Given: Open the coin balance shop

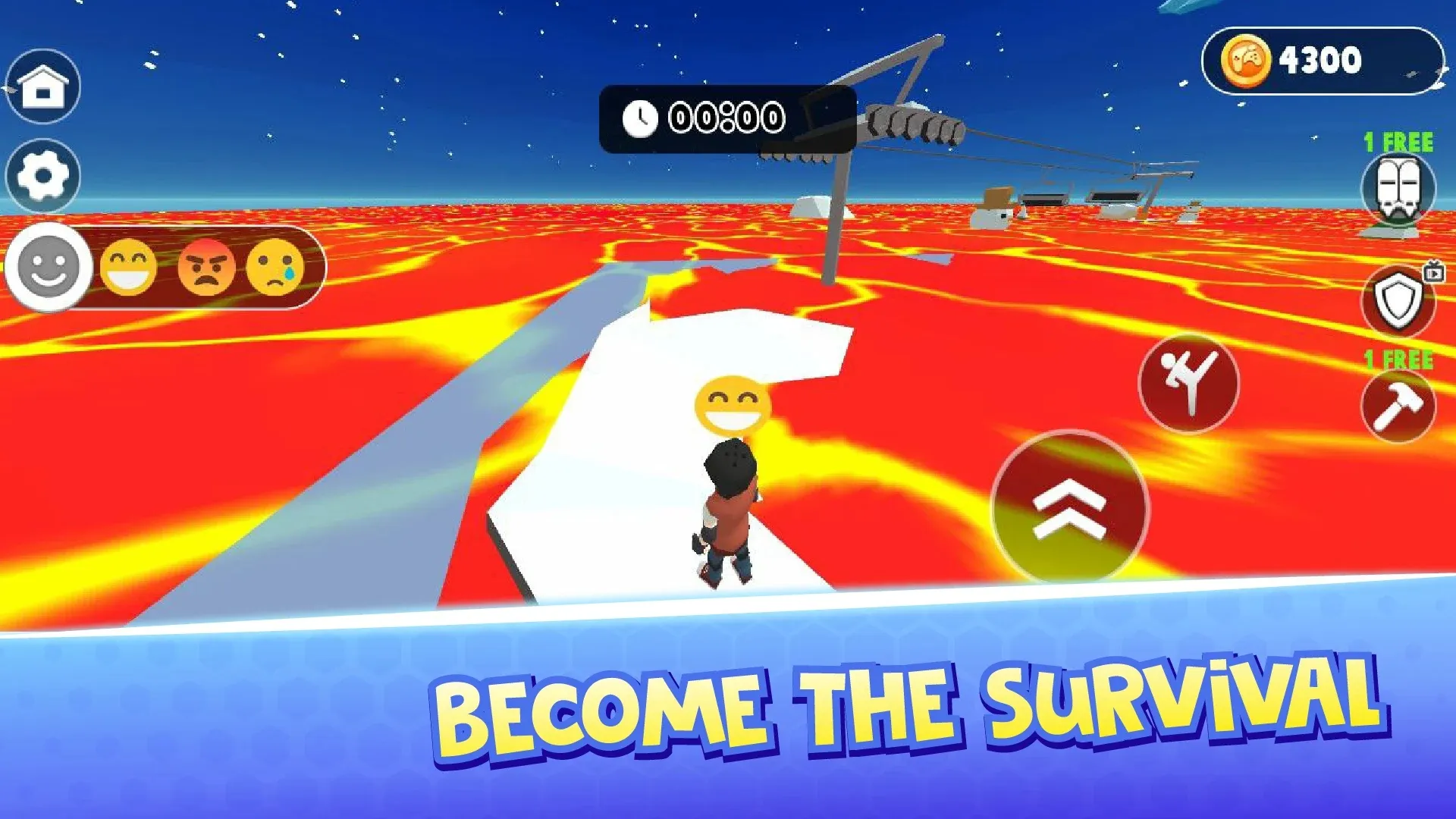Looking at the screenshot, I should (1323, 61).
